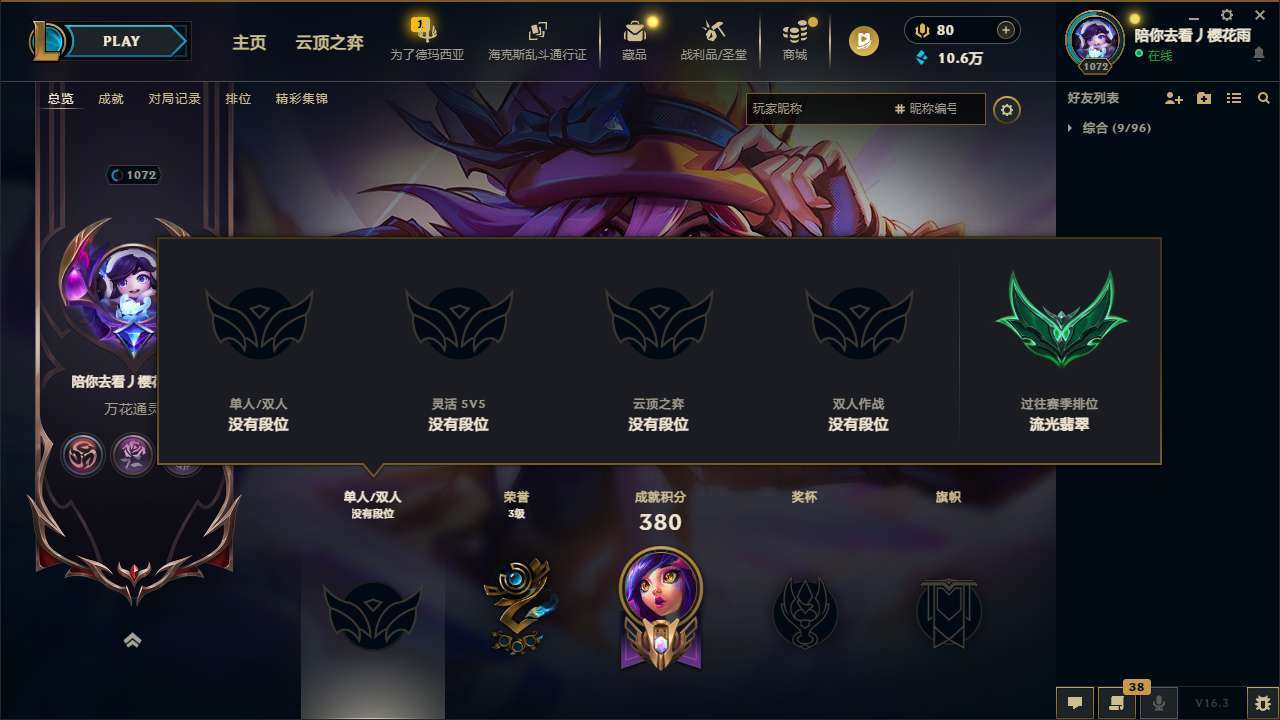Toggle the microphone mute in bottom bar

(1160, 703)
